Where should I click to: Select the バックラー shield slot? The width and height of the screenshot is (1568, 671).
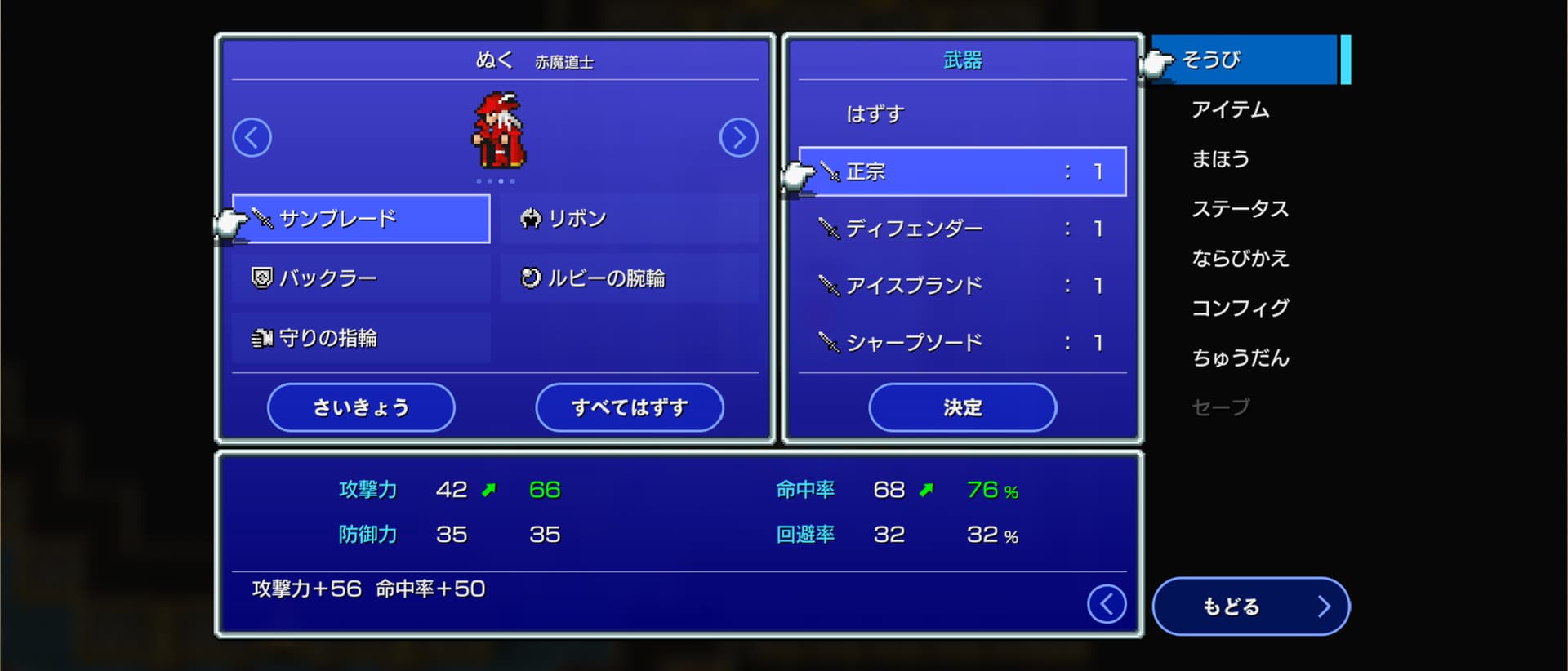[361, 278]
